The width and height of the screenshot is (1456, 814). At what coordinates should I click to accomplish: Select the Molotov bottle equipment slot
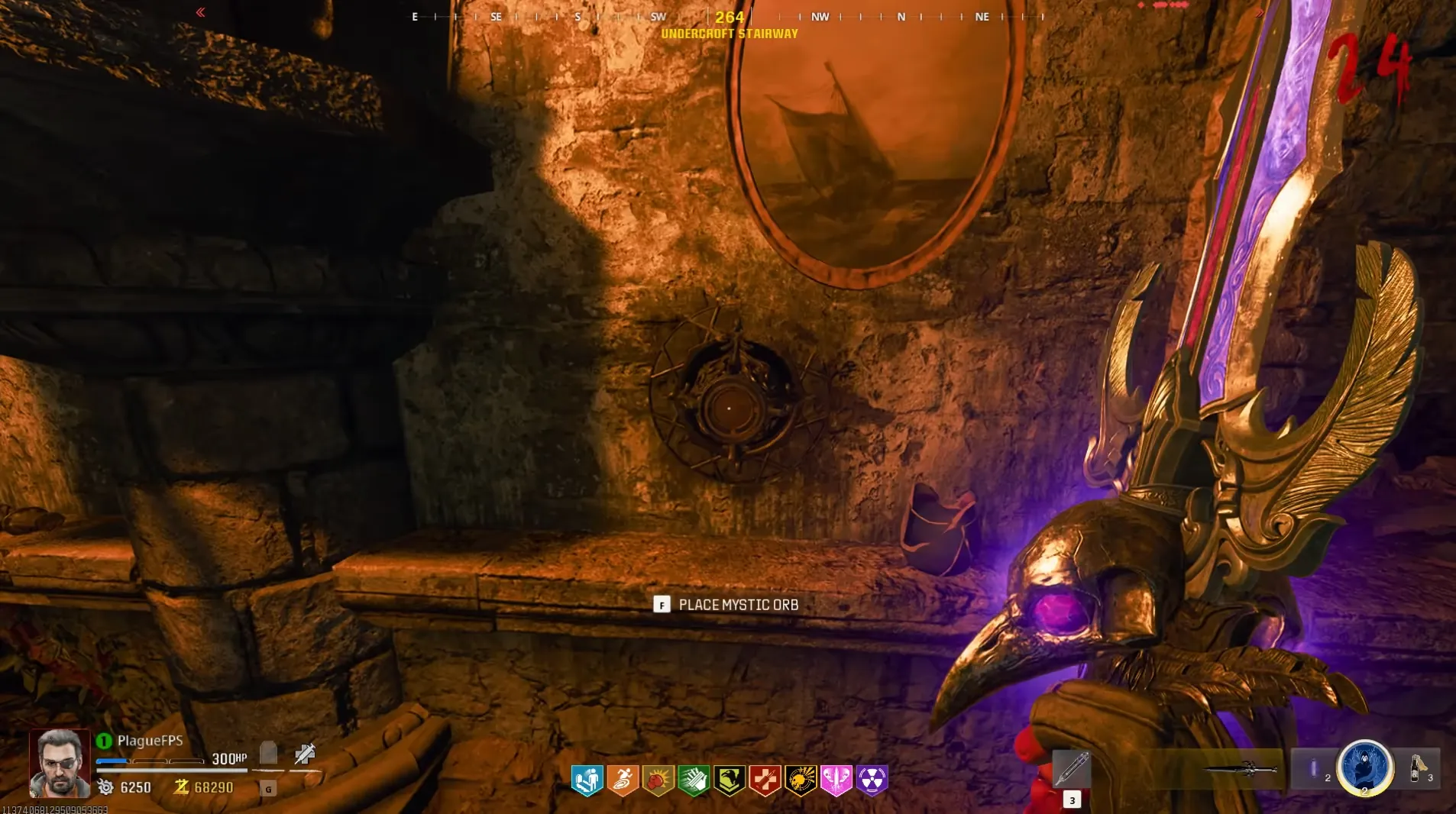pos(1419,767)
